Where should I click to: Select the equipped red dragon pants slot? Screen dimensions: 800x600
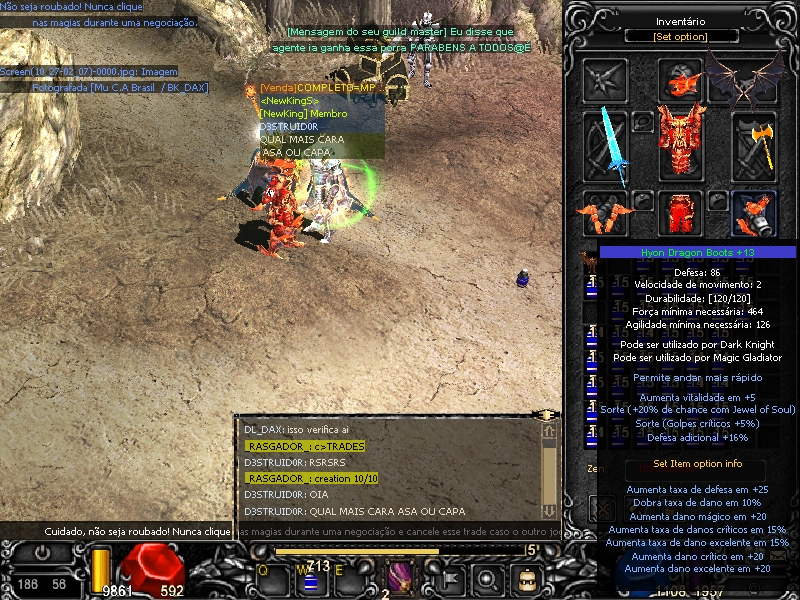pos(681,213)
